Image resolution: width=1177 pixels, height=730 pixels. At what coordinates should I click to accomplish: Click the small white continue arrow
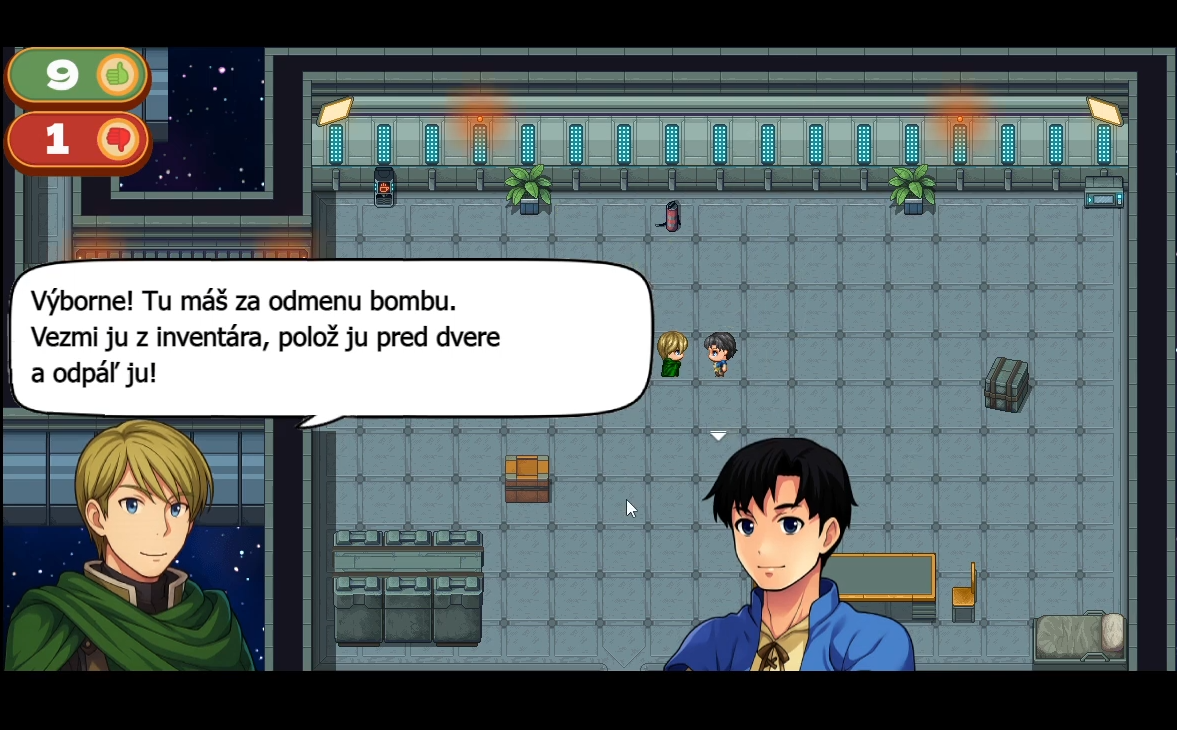(718, 436)
